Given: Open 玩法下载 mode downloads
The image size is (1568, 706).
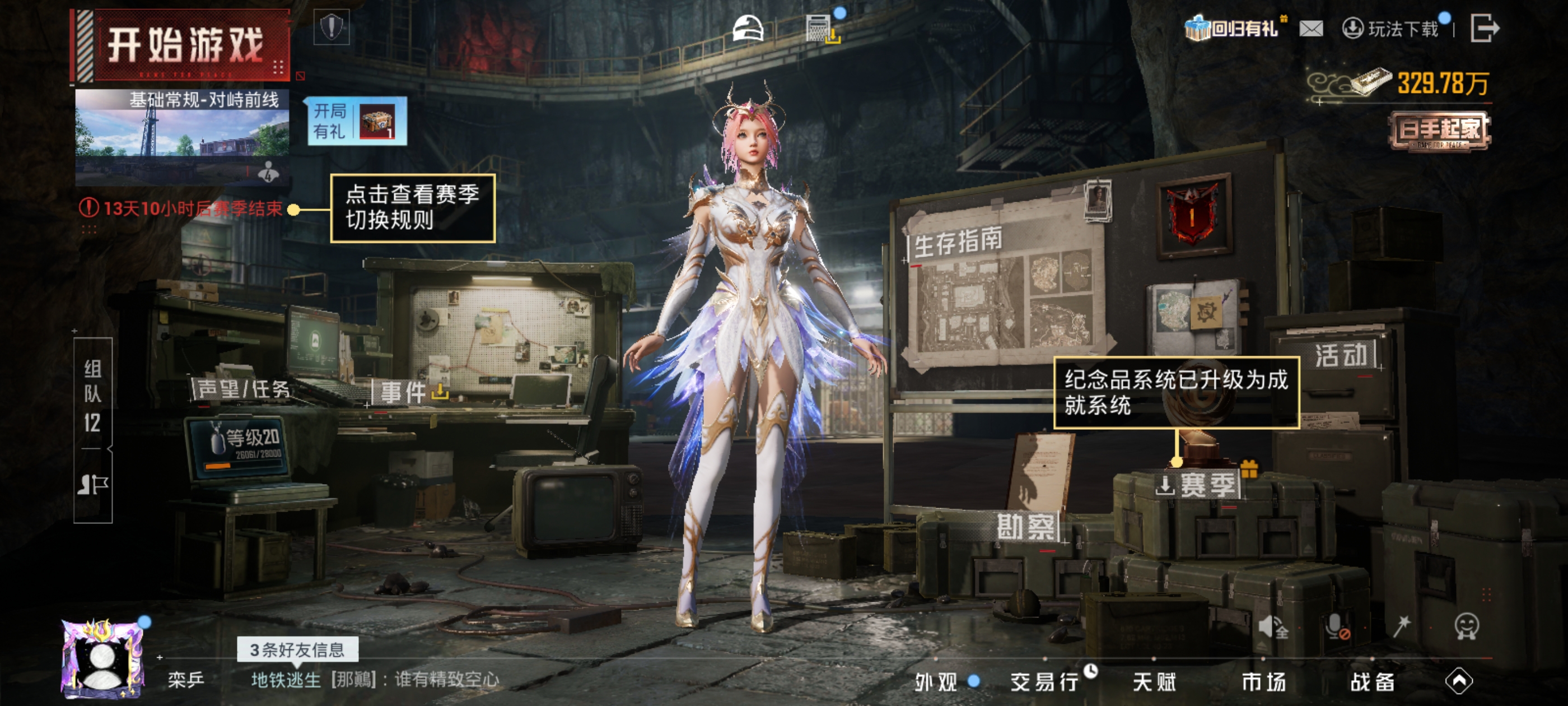Looking at the screenshot, I should click(1392, 29).
